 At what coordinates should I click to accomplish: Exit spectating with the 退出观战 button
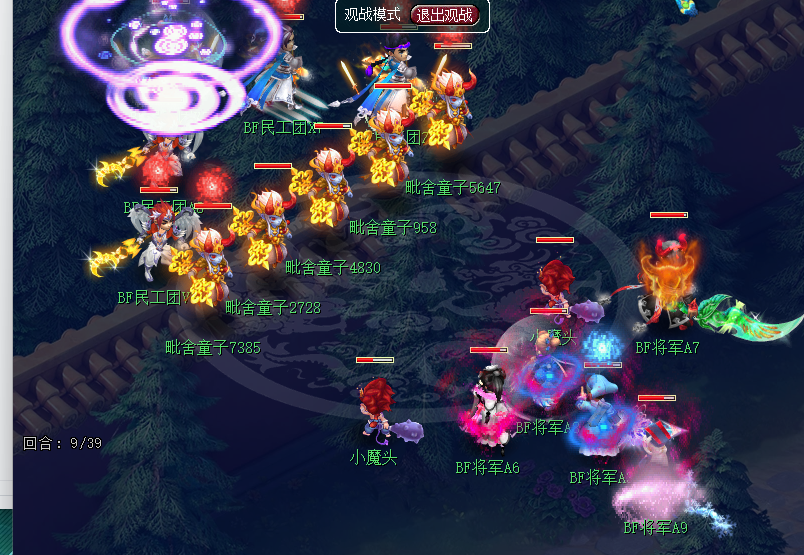click(x=445, y=15)
